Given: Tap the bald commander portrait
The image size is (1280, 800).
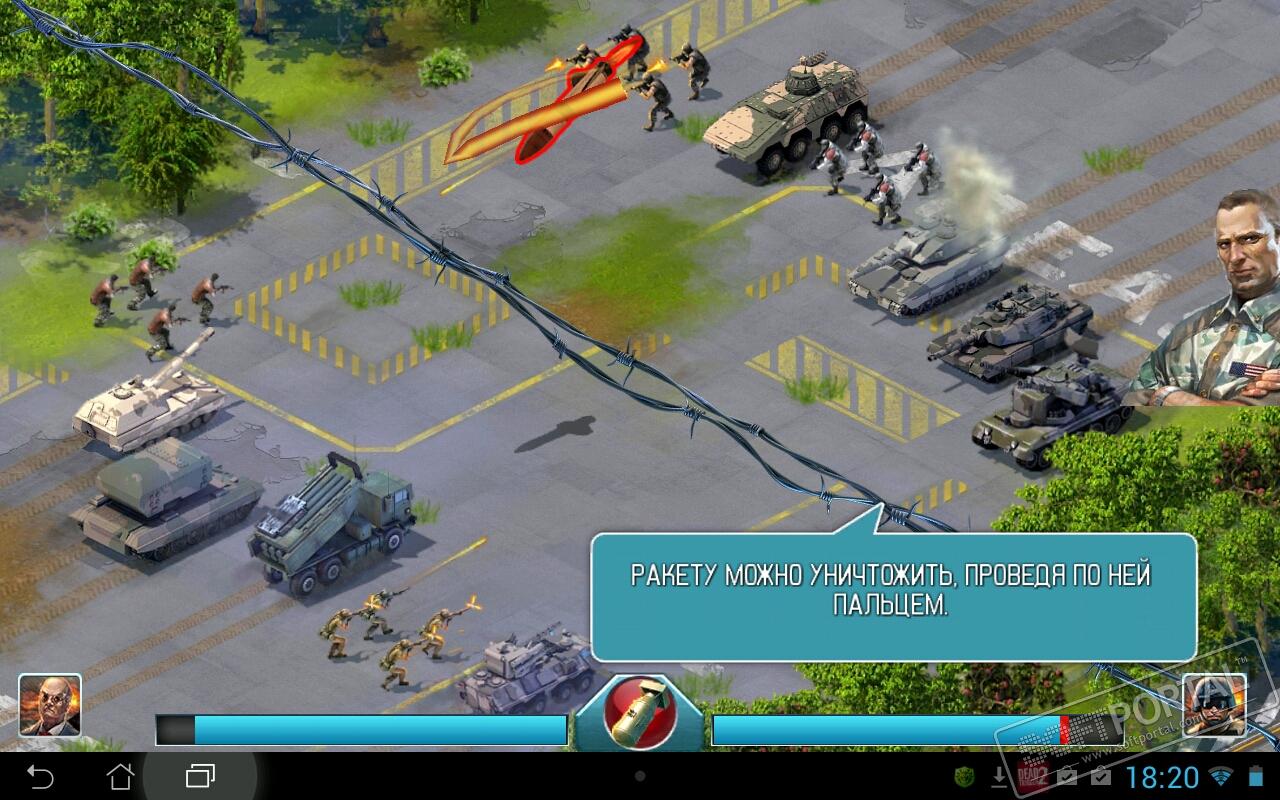Looking at the screenshot, I should point(50,705).
